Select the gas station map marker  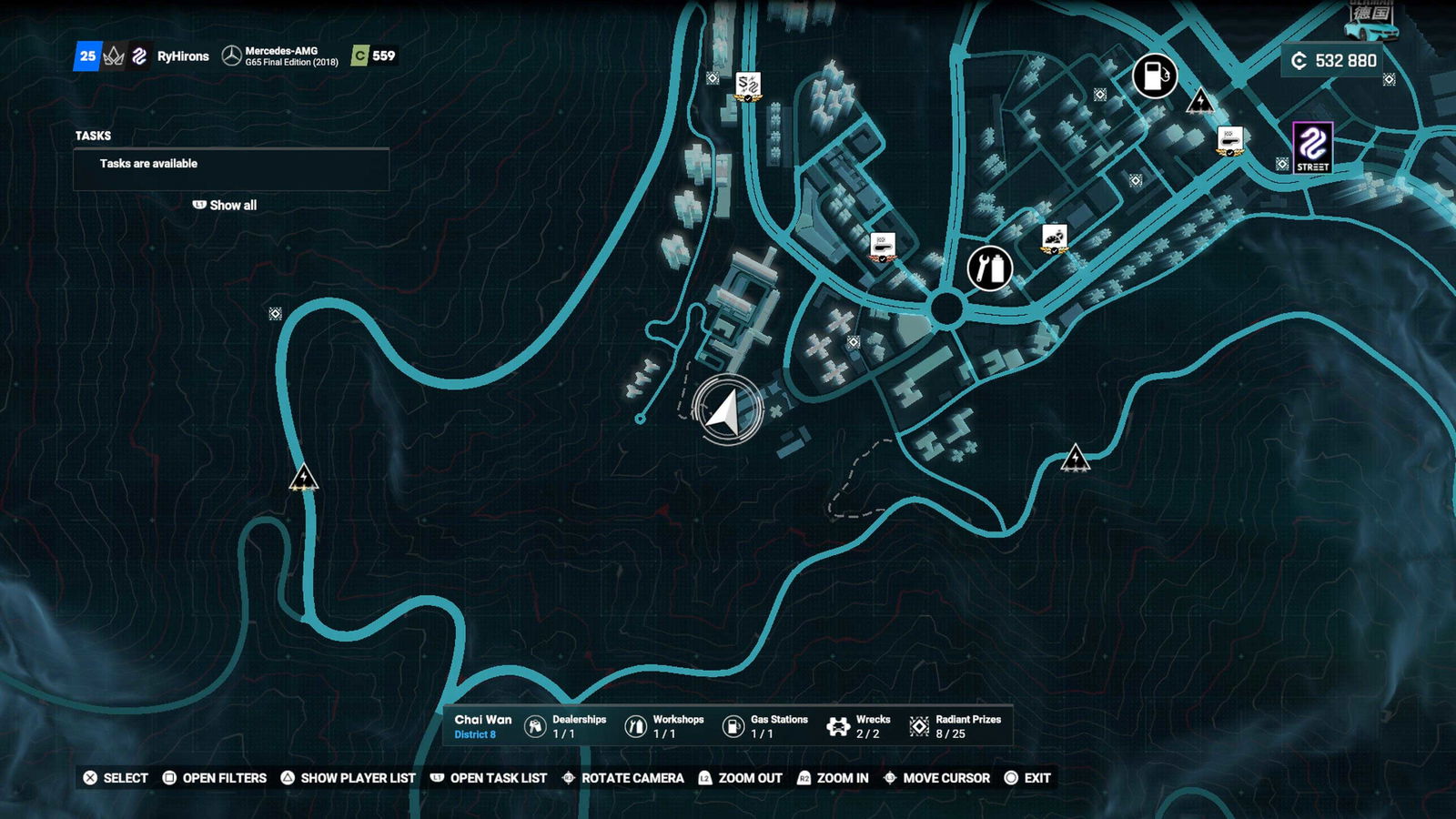click(1154, 76)
